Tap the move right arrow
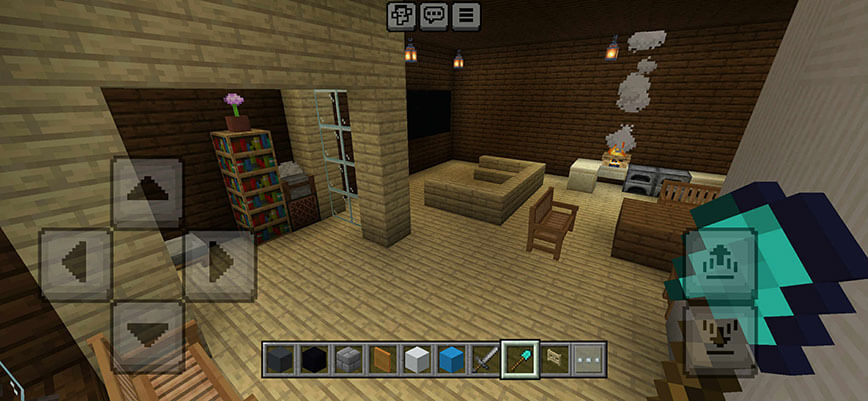This screenshot has width=868, height=401. [220, 265]
